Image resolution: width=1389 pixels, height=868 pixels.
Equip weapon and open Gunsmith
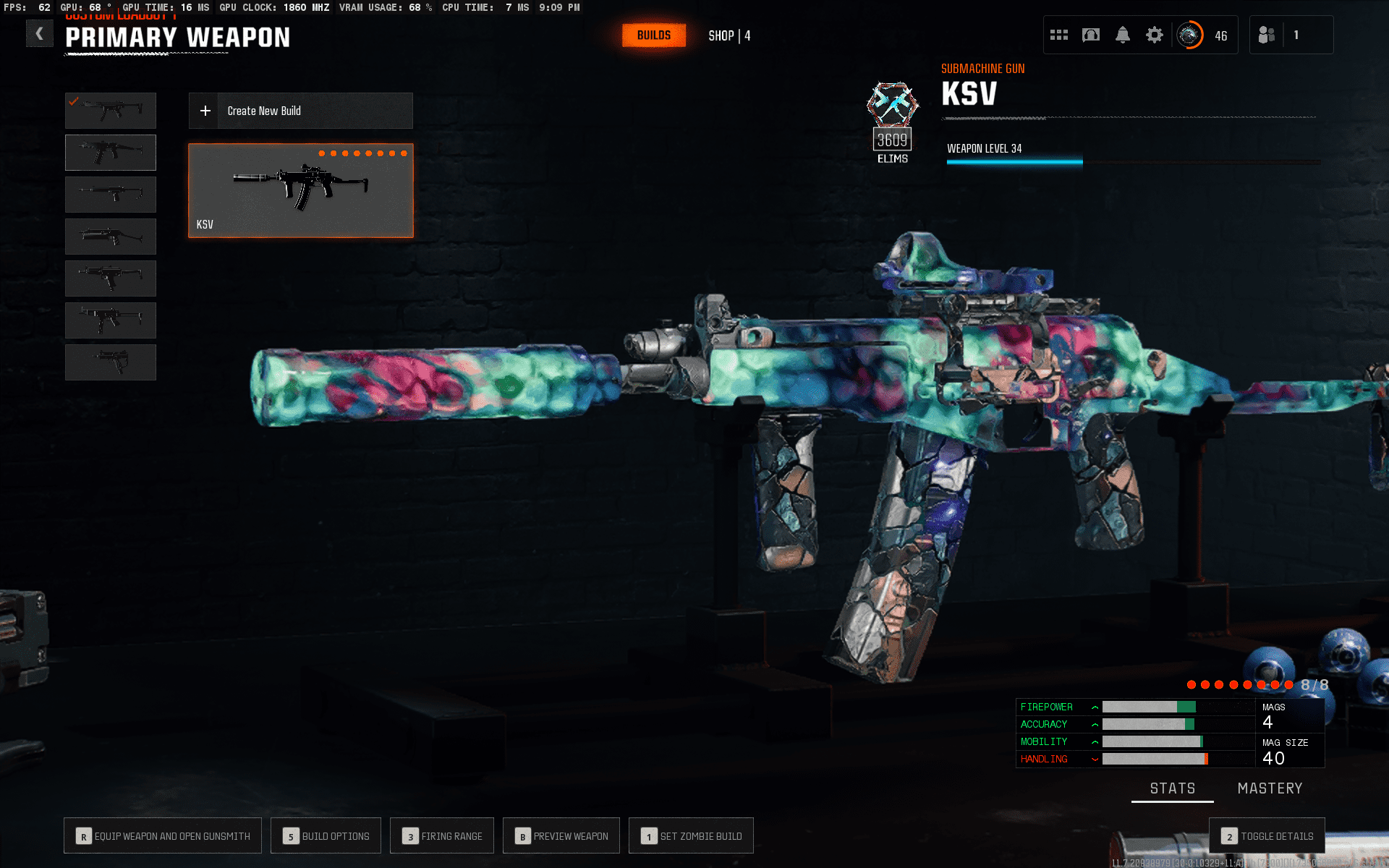tap(163, 836)
